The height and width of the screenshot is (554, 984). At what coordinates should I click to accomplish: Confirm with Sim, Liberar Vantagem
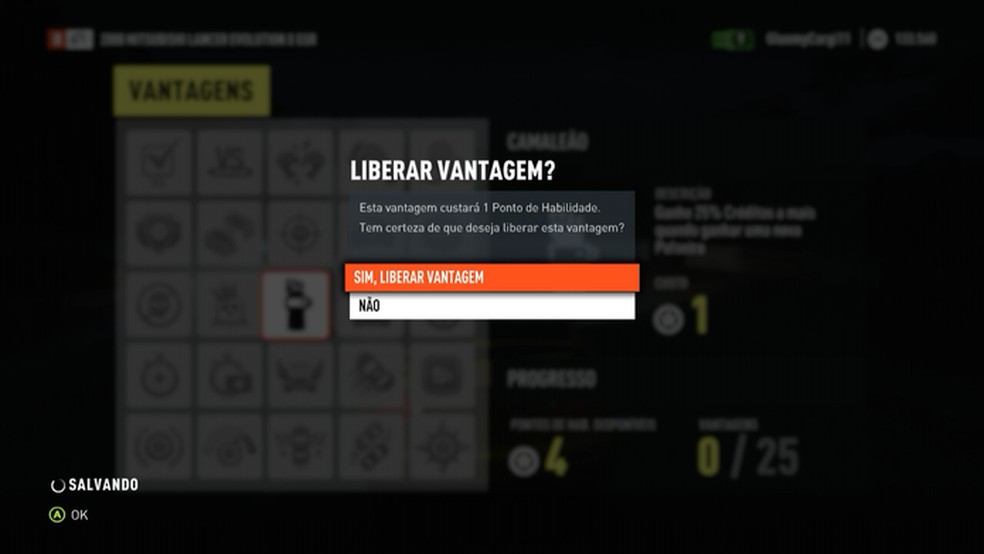point(491,277)
